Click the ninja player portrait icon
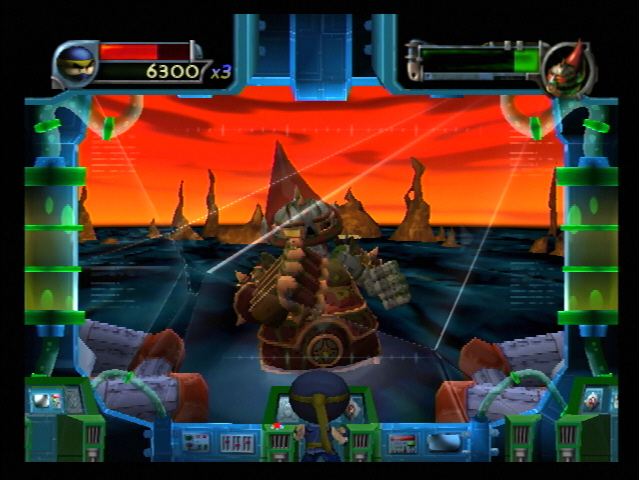This screenshot has width=639, height=480. [x=75, y=66]
